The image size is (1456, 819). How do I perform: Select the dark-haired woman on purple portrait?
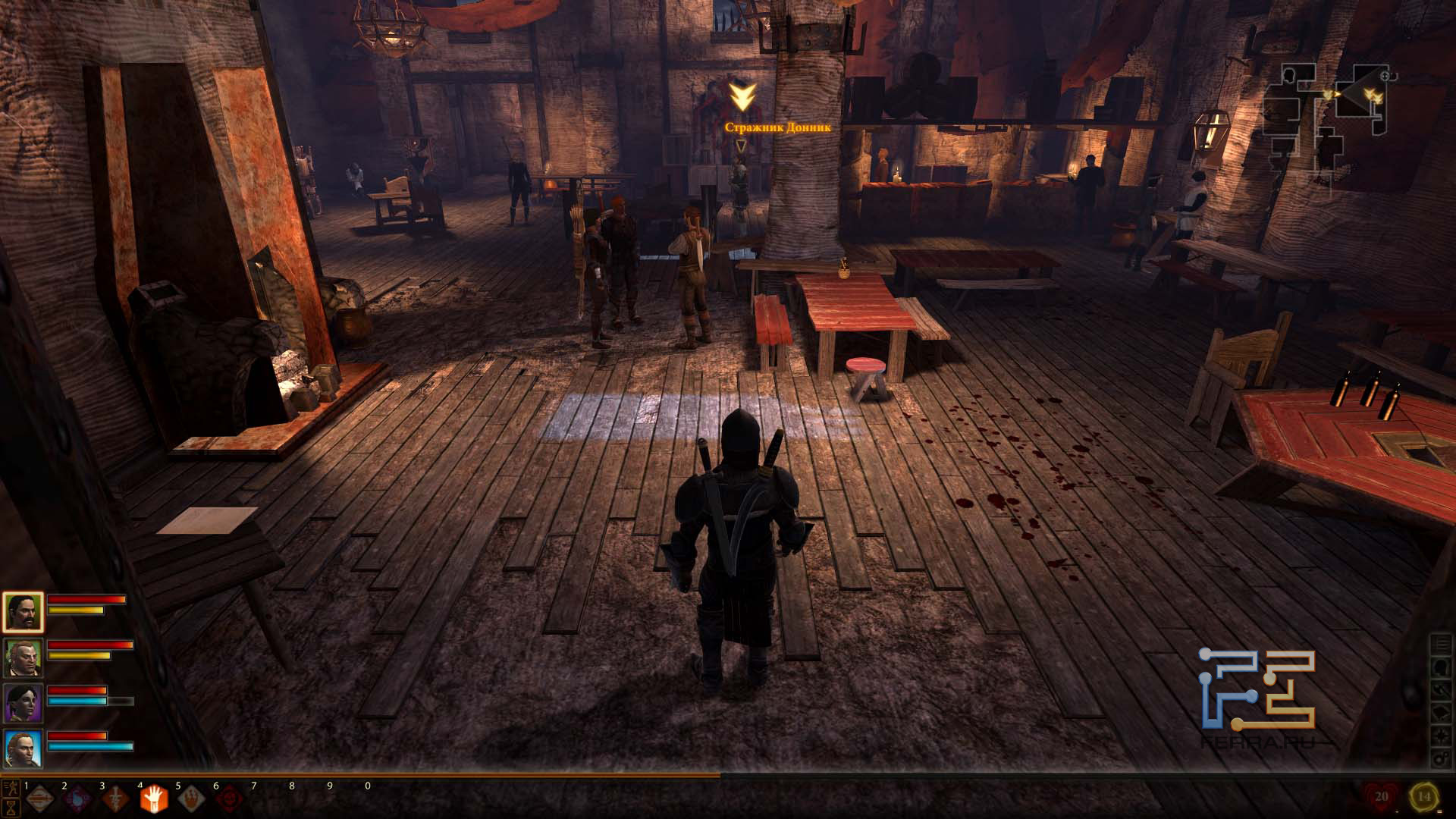point(23,703)
